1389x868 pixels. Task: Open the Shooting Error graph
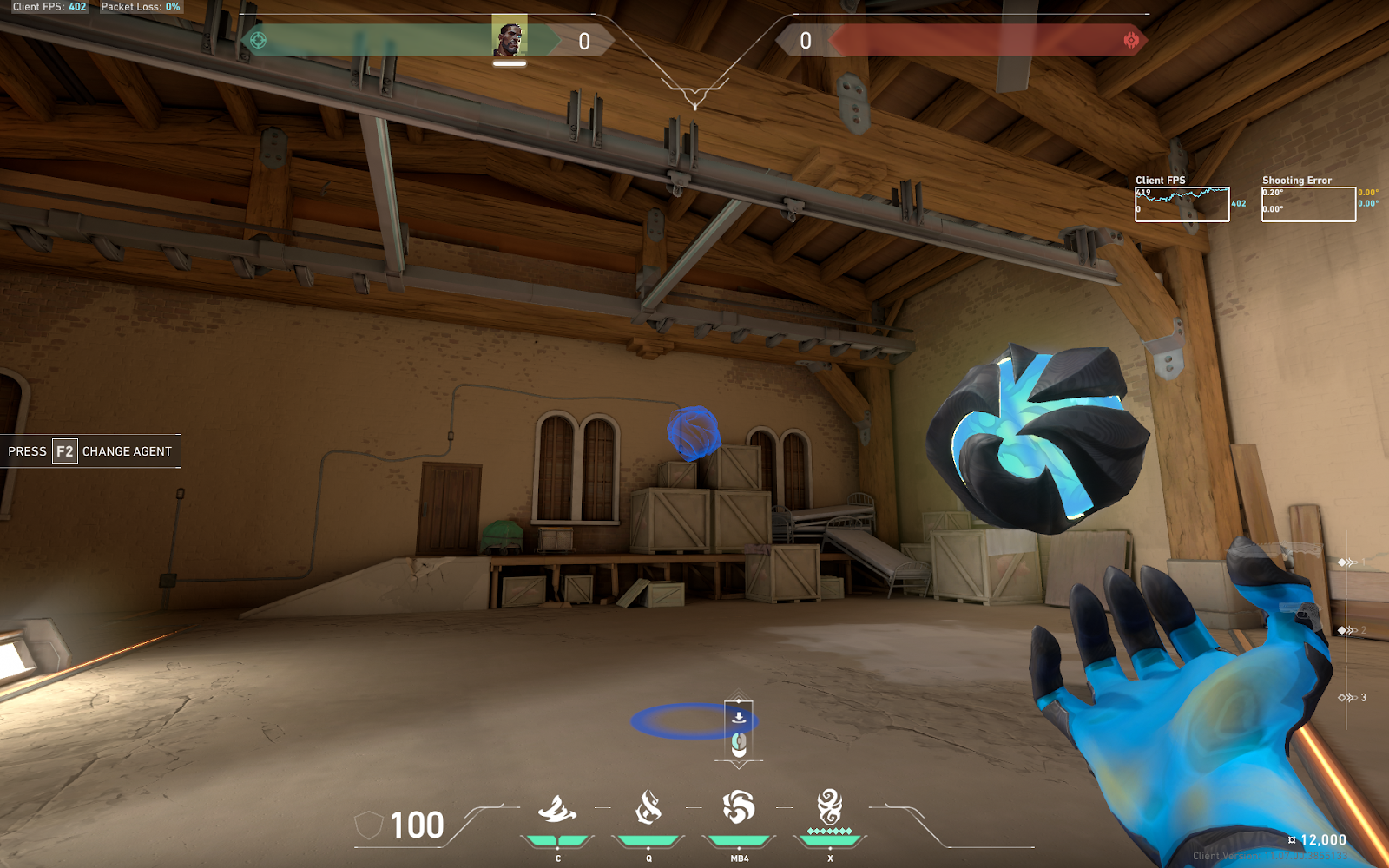(x=1308, y=204)
